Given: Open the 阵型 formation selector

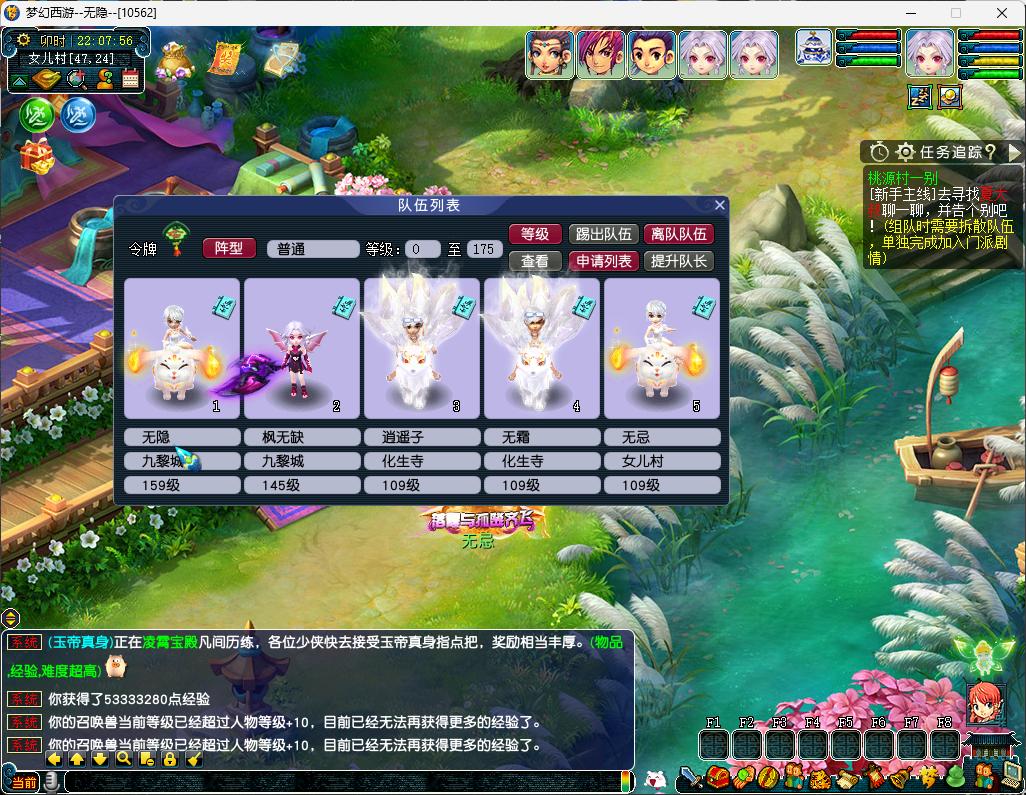Looking at the screenshot, I should (x=229, y=248).
